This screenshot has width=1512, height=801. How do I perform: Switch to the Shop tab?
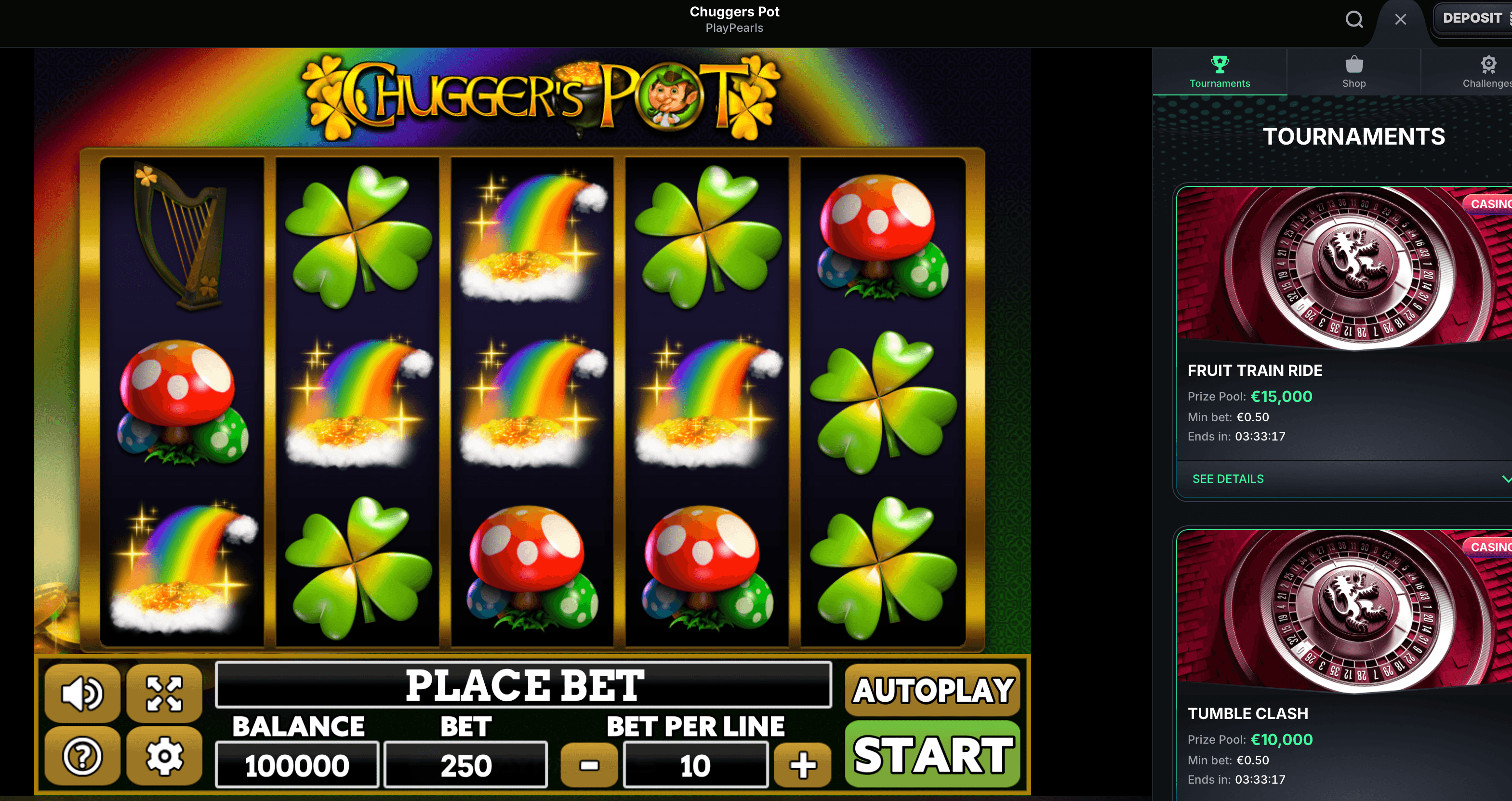(1353, 72)
